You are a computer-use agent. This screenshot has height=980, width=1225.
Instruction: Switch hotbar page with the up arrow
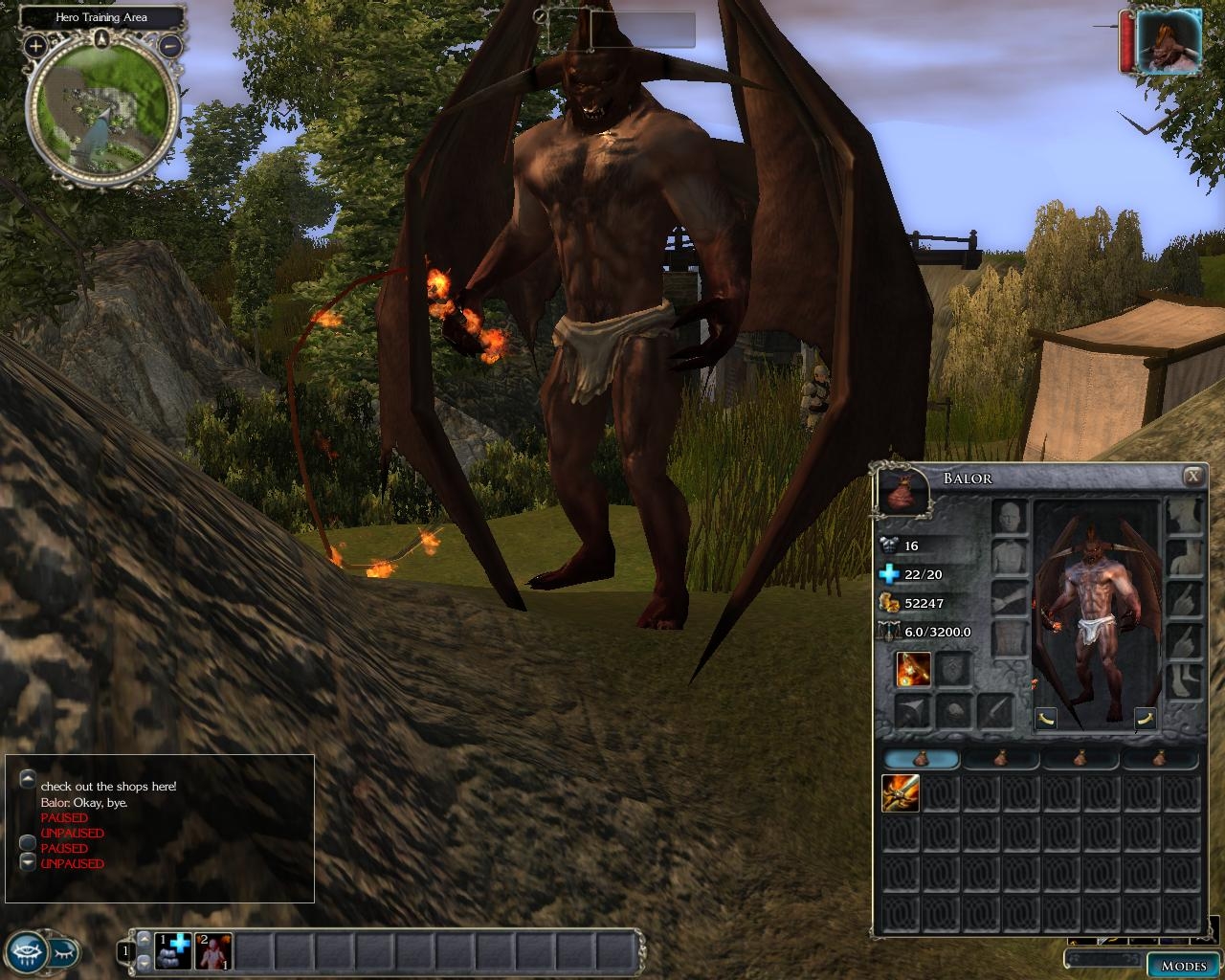tap(145, 939)
